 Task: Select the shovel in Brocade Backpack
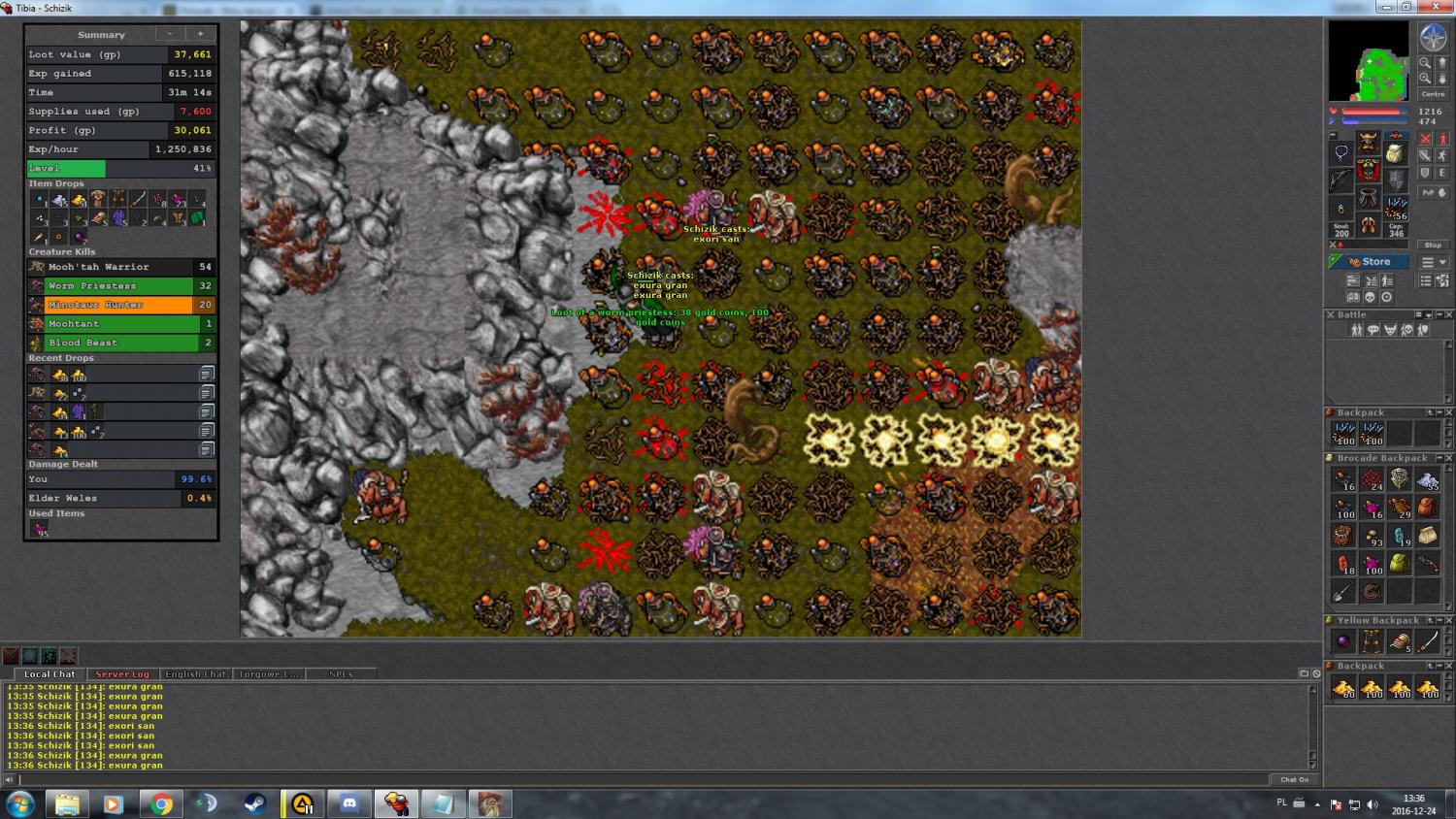(x=1343, y=591)
